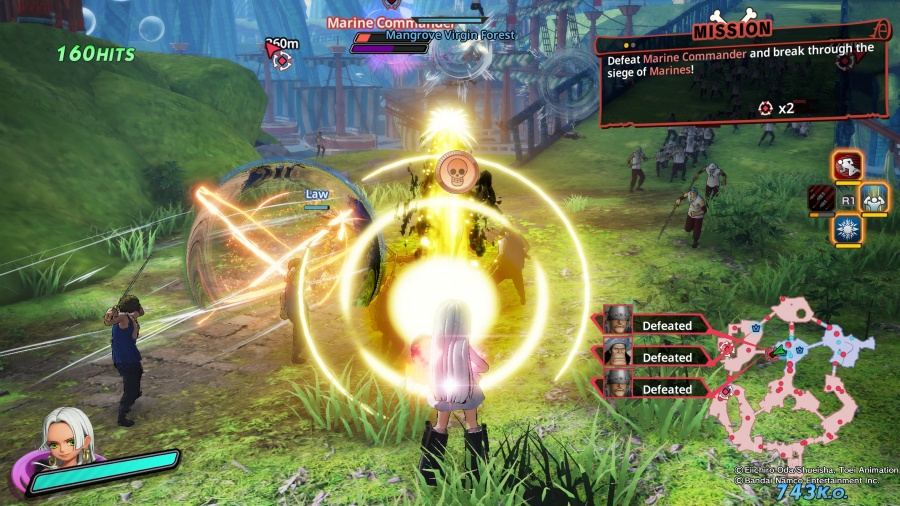Select the skull target marker
Image resolution: width=900 pixels, height=506 pixels.
point(457,171)
